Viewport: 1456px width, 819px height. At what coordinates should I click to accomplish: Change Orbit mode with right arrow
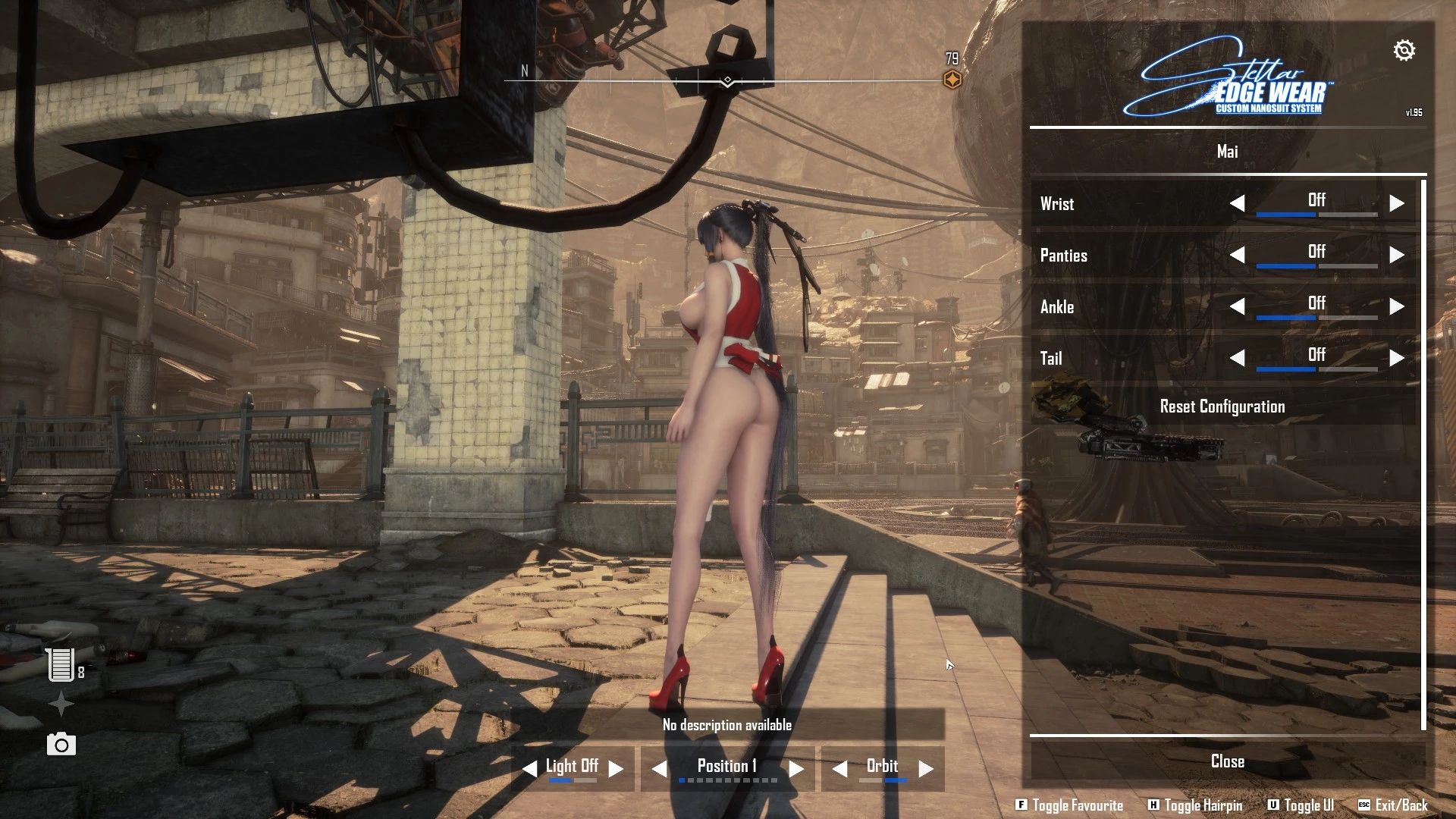click(926, 769)
